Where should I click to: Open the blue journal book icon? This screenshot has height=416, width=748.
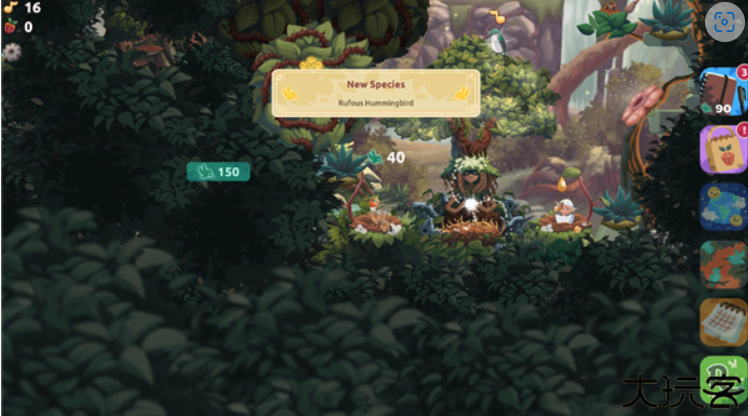(x=720, y=92)
